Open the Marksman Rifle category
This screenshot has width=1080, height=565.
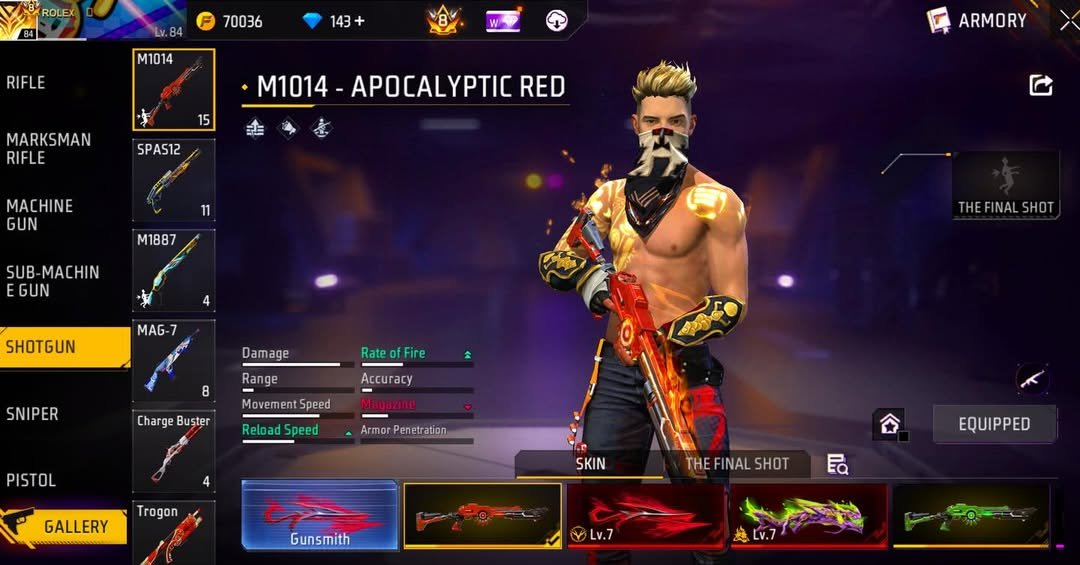(x=50, y=149)
